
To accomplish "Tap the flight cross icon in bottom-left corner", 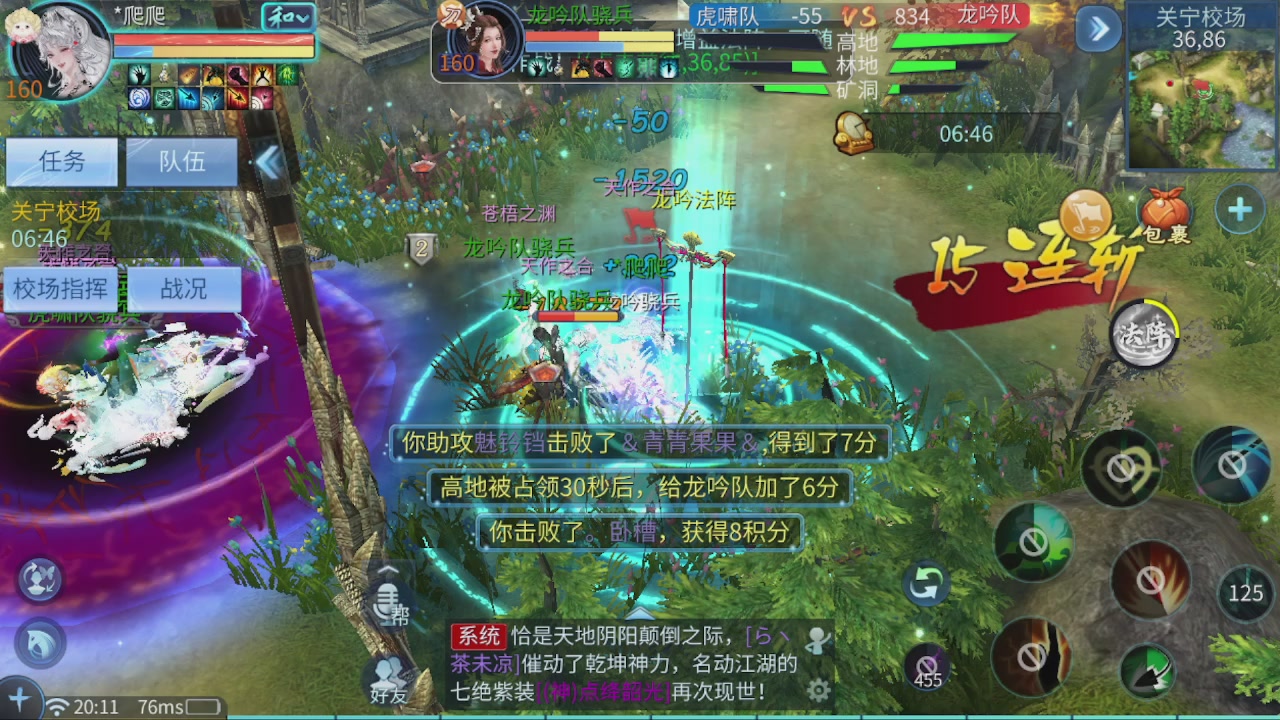I will [x=20, y=700].
